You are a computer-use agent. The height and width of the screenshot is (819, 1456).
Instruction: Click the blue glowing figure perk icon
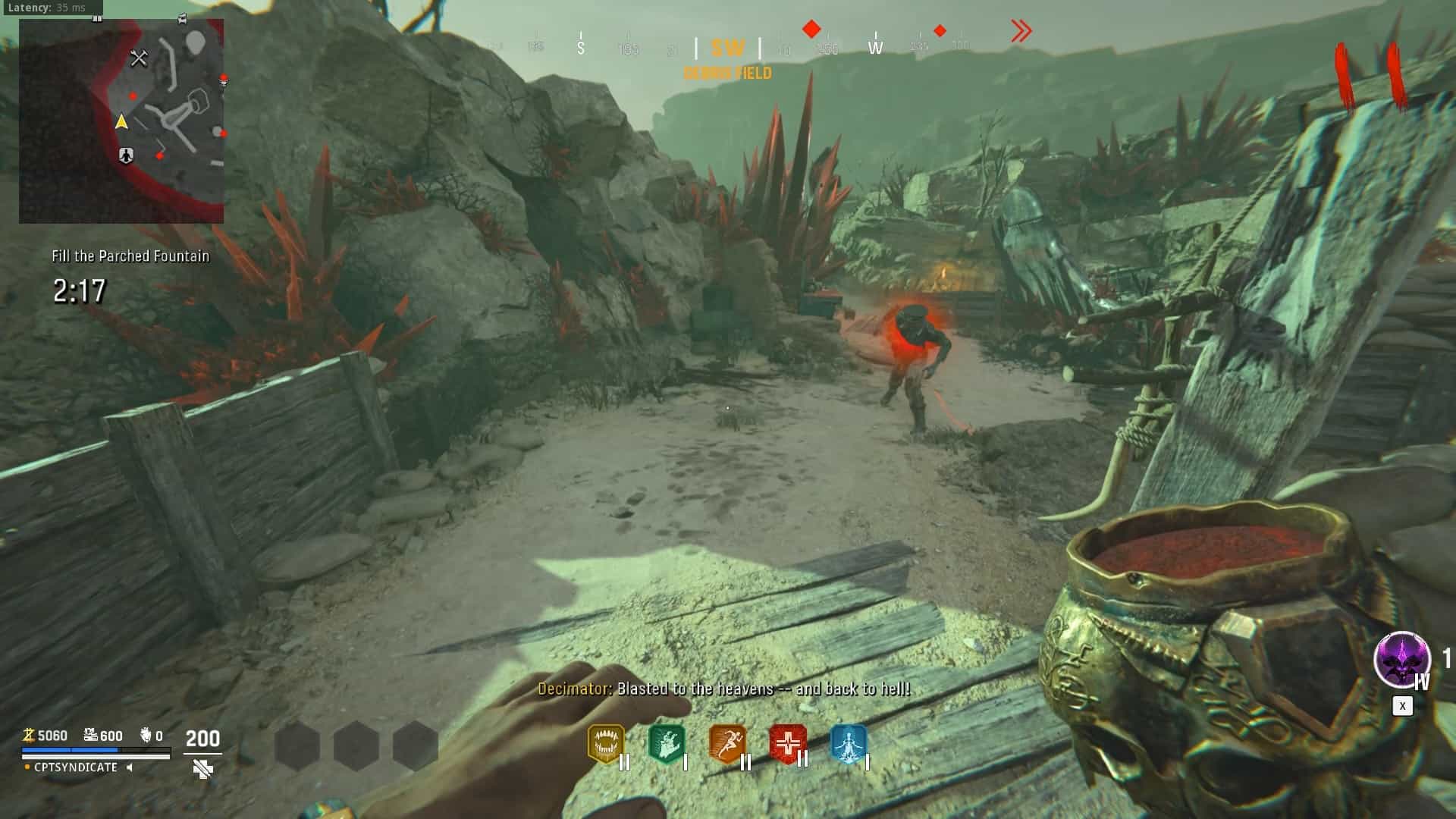tap(848, 744)
